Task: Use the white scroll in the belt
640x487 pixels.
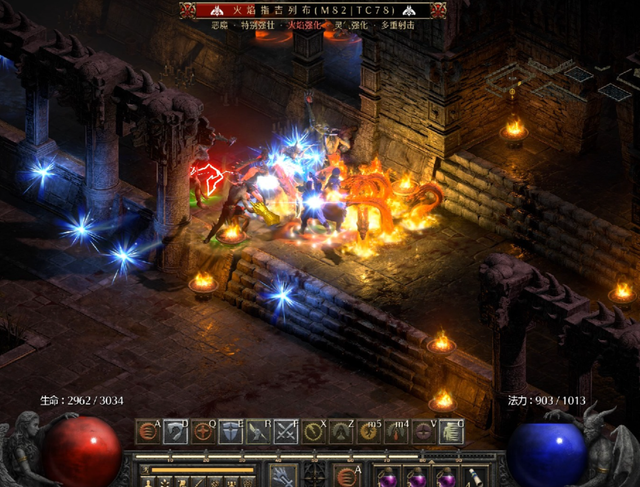Action: [x=470, y=476]
